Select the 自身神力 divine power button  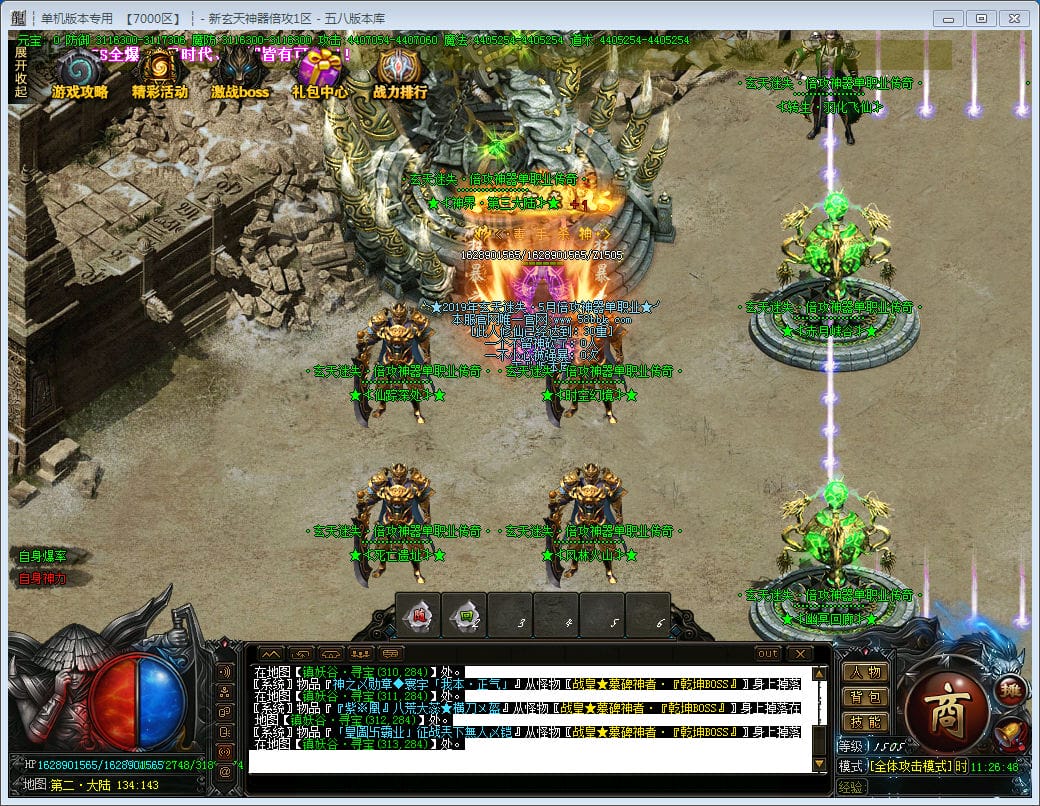(42, 578)
